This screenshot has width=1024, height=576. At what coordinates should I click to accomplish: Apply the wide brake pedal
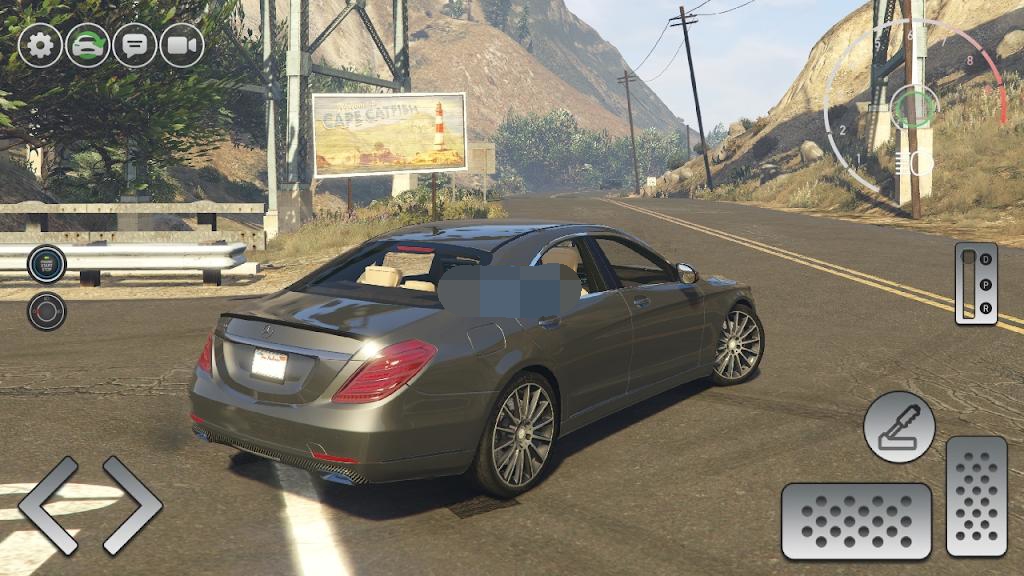tap(856, 521)
